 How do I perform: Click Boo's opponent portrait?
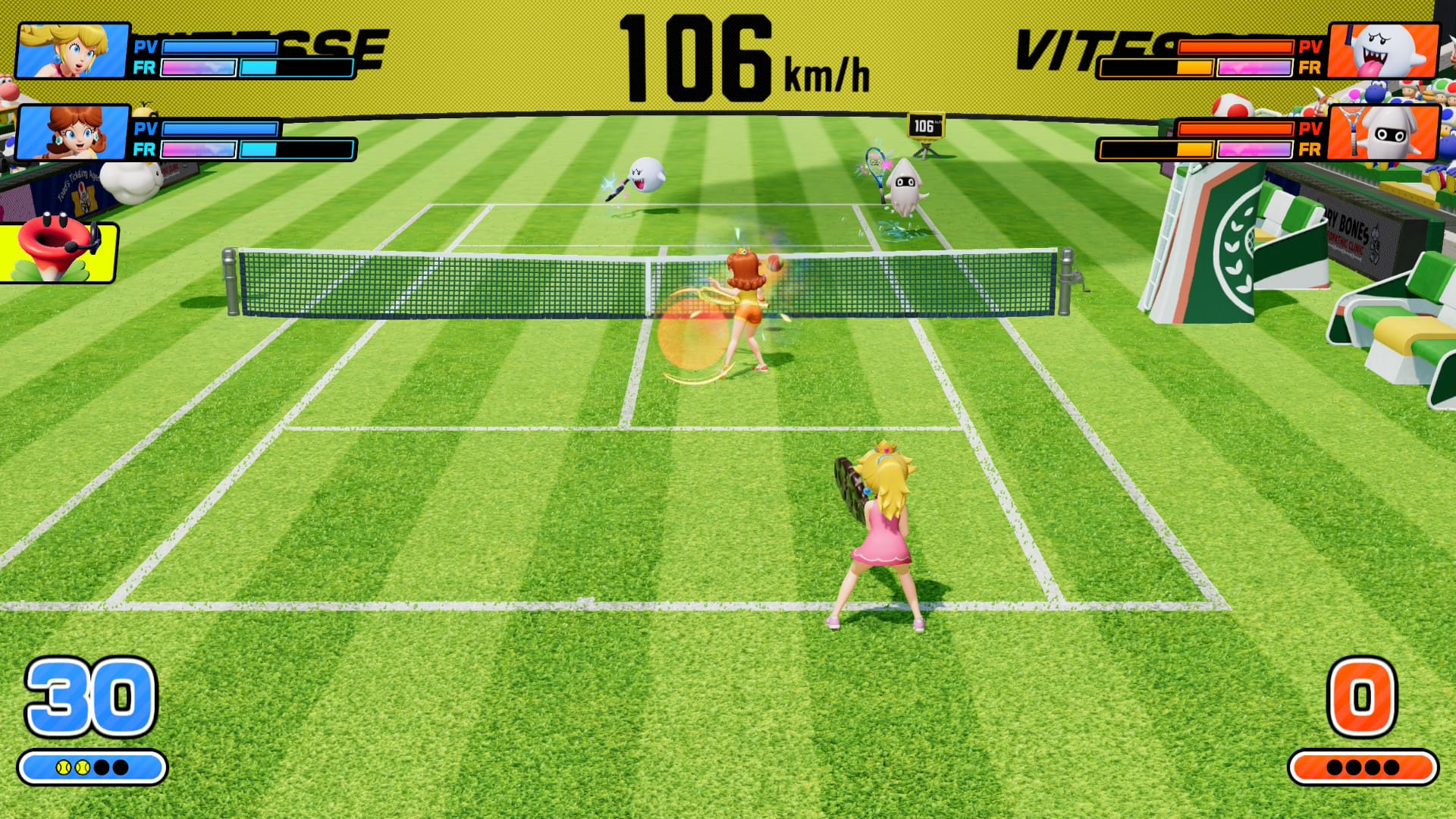click(x=1383, y=51)
